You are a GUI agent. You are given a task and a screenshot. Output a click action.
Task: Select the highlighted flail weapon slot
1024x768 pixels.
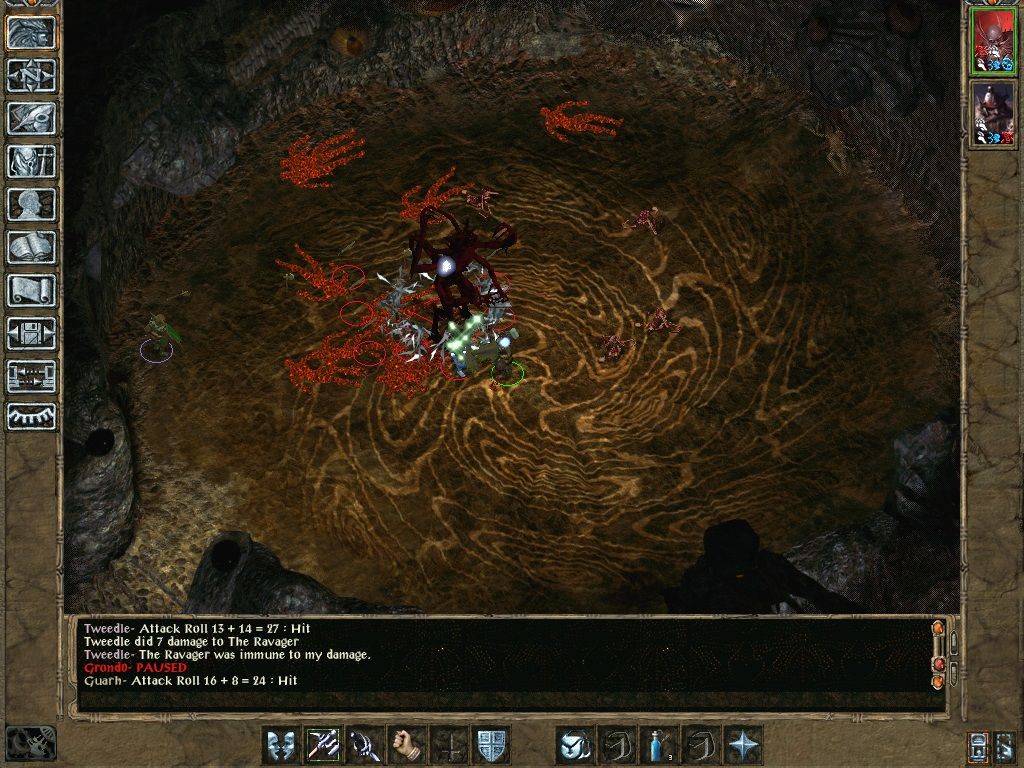point(323,745)
